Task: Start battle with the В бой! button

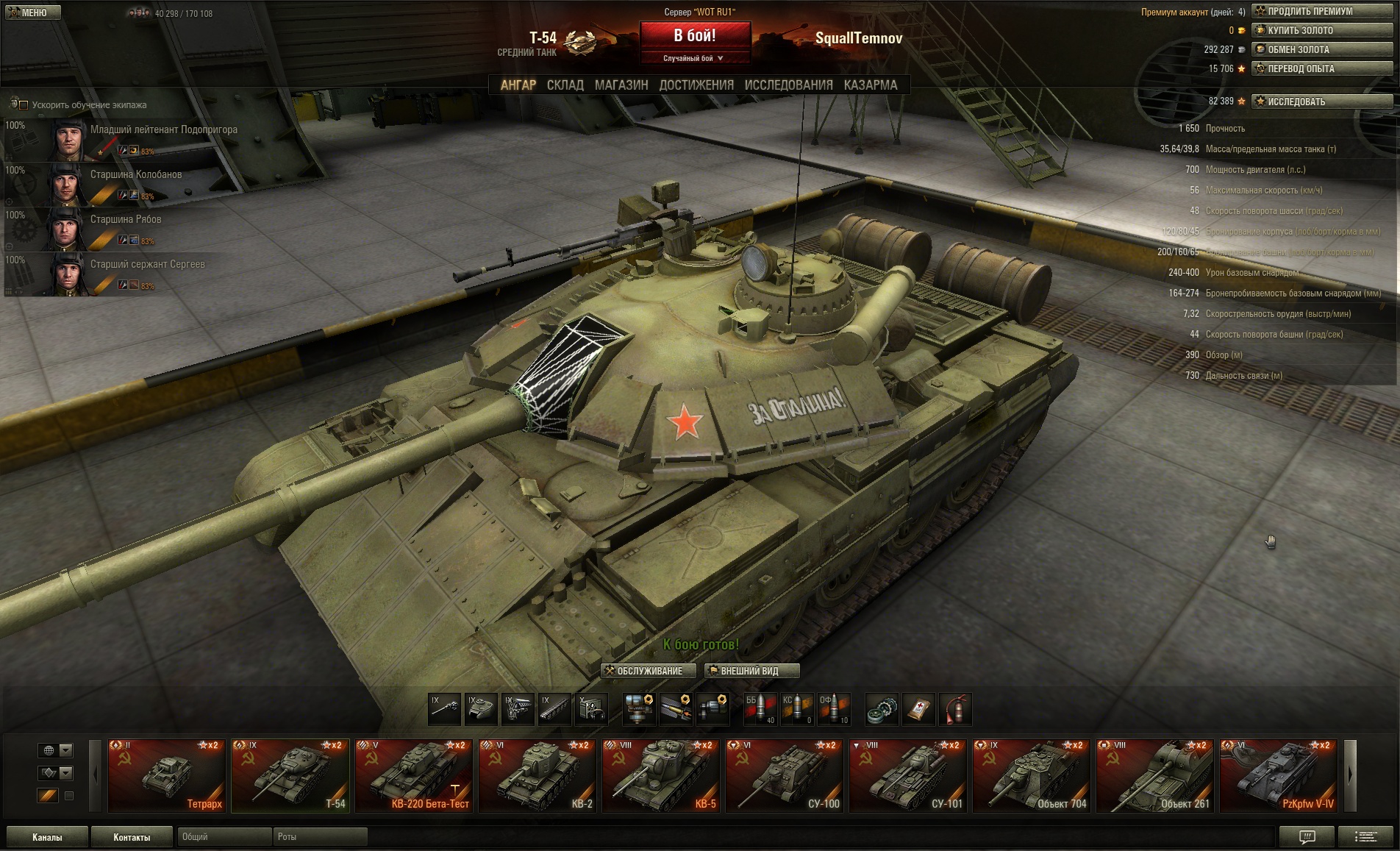Action: (695, 35)
